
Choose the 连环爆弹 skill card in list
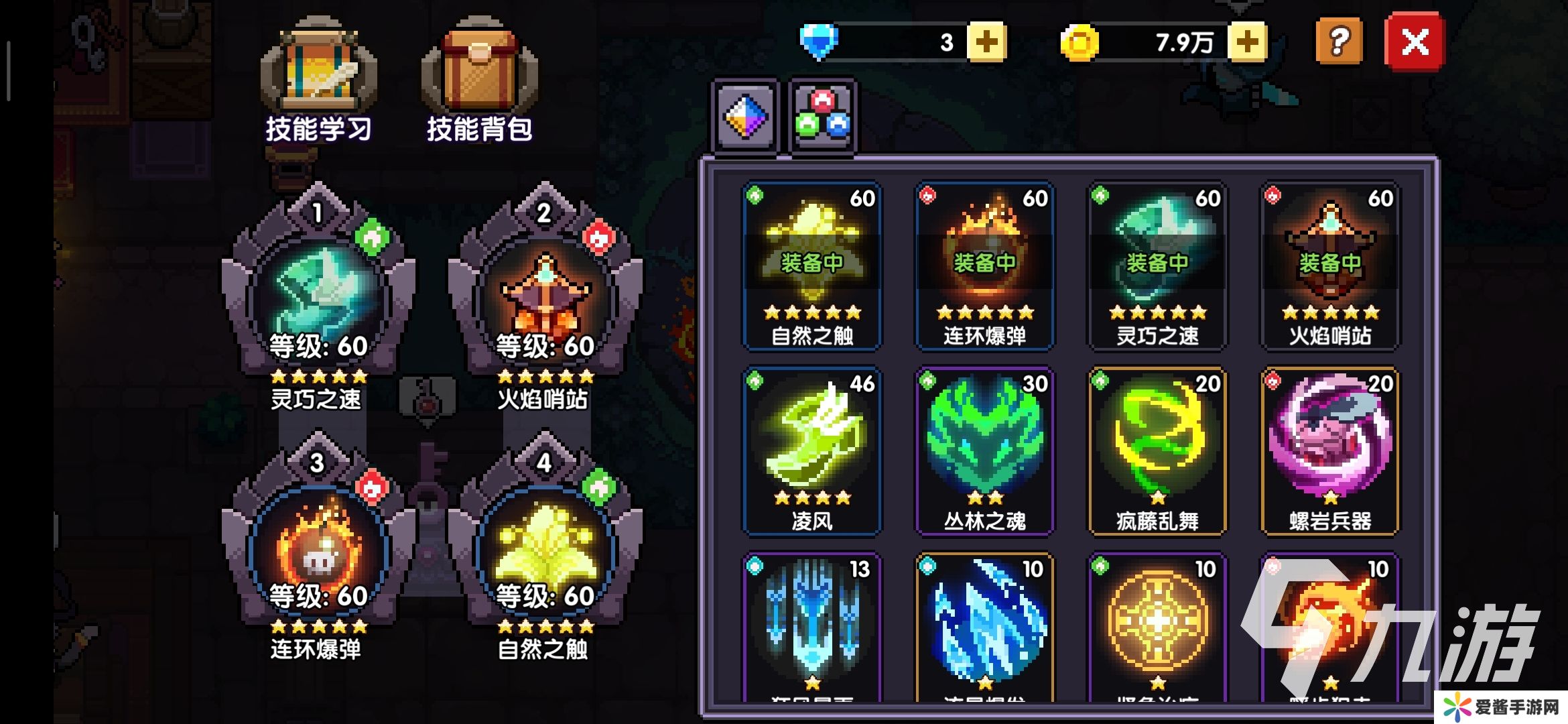pos(984,265)
